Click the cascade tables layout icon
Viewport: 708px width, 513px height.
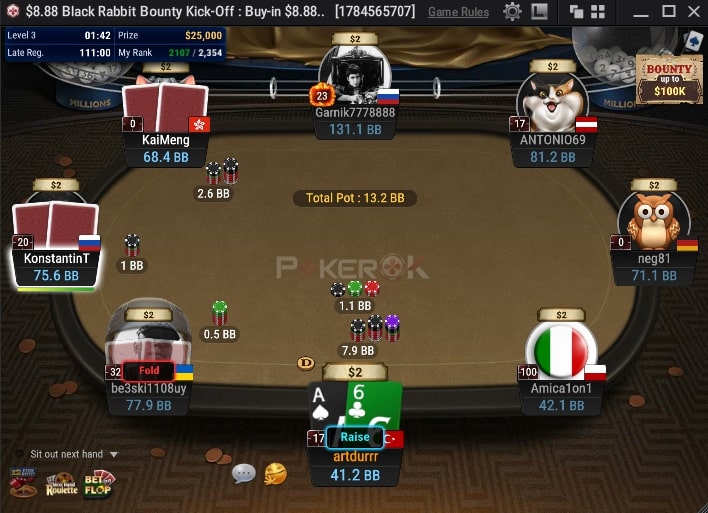[x=576, y=12]
